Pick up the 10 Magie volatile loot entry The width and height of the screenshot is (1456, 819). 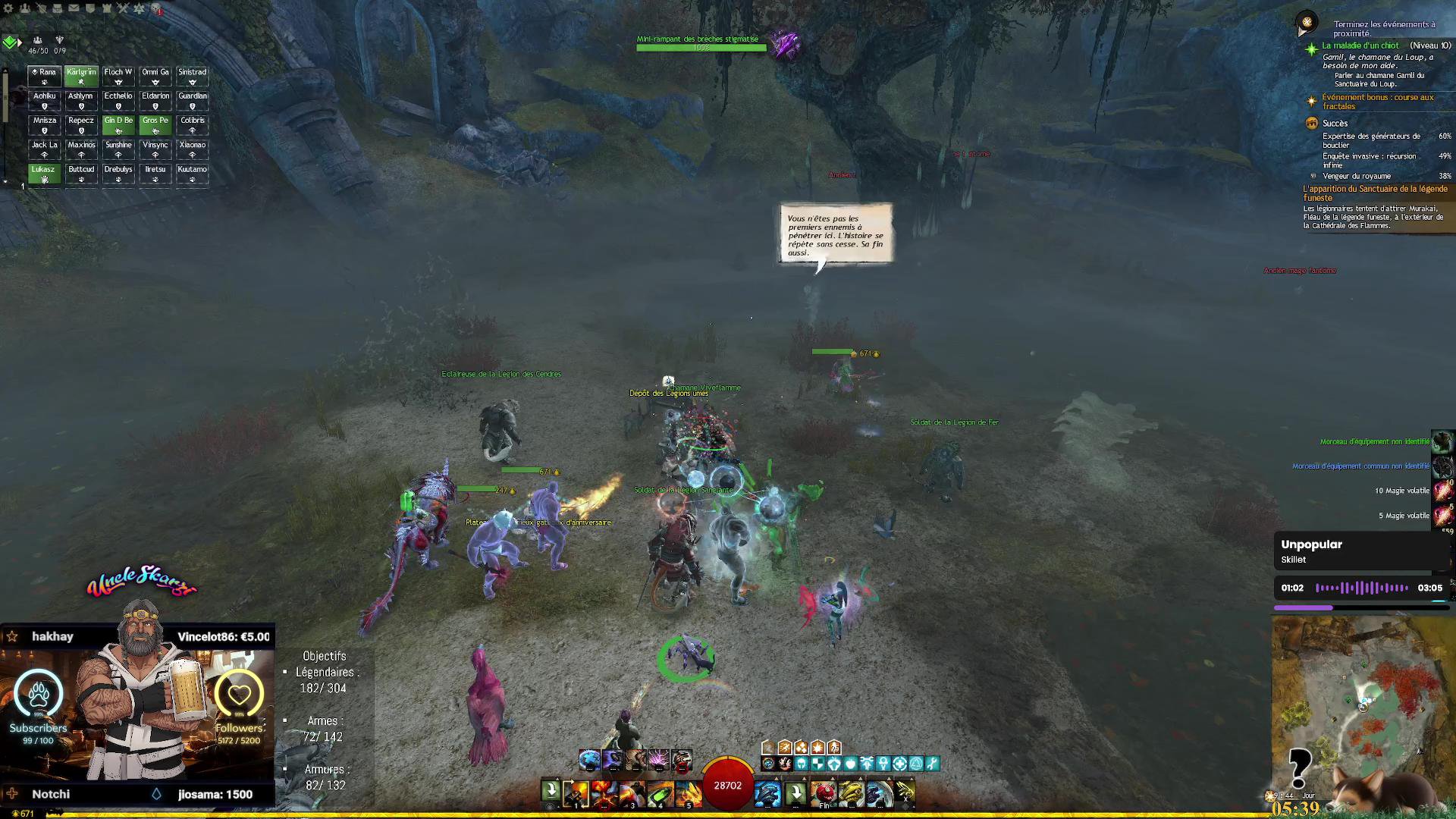1403,491
